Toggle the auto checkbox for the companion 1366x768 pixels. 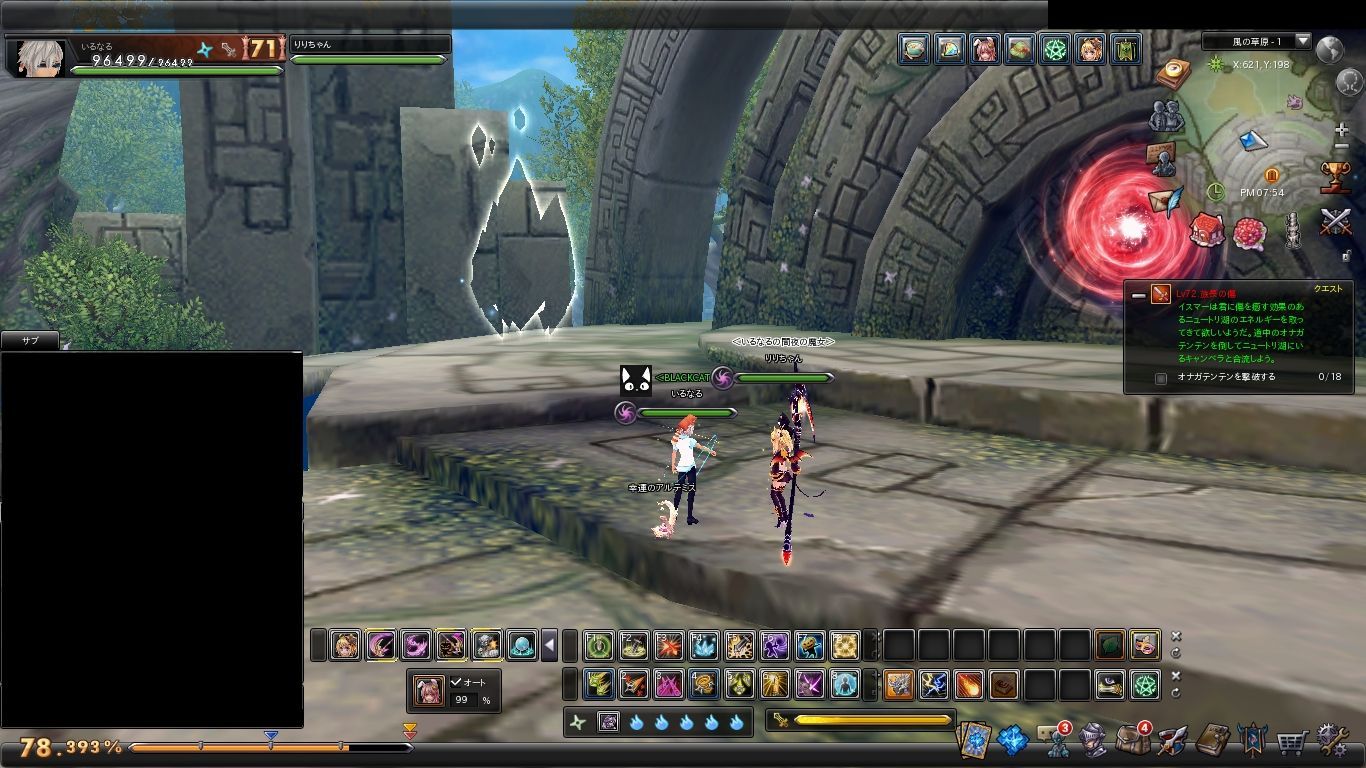(x=456, y=682)
